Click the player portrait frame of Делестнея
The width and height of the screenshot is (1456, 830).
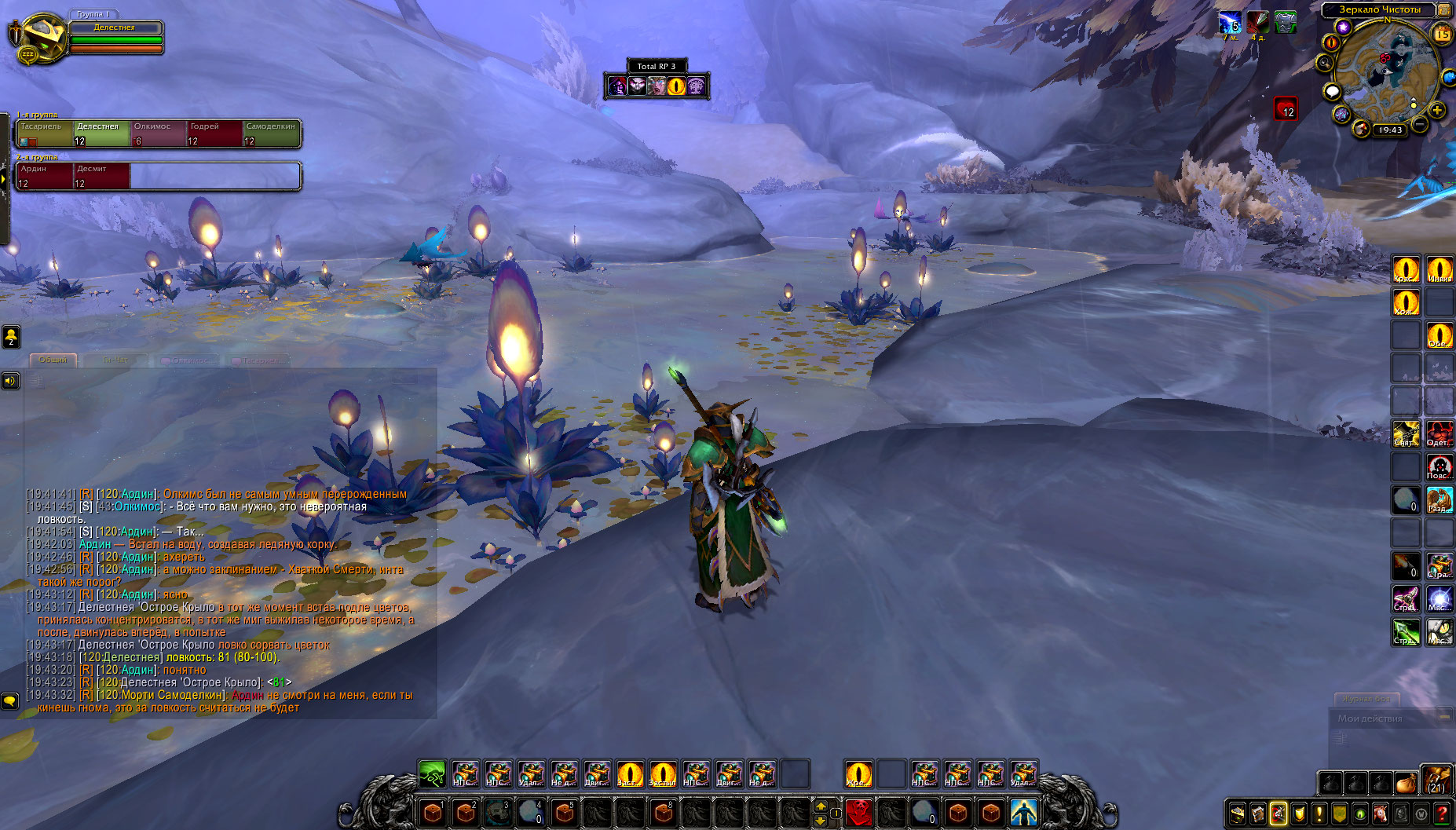pos(38,37)
